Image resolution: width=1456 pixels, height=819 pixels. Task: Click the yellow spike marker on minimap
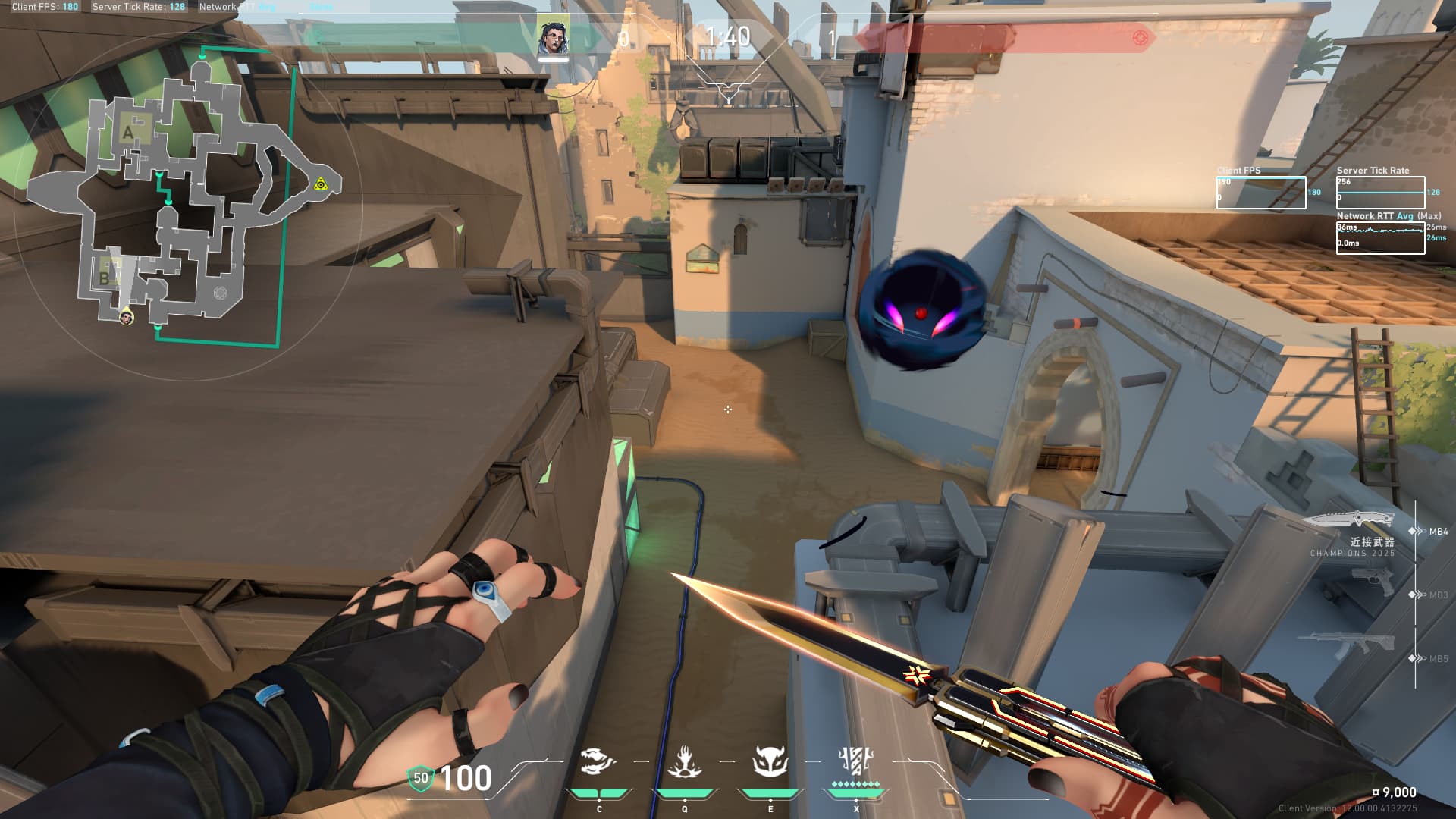321,184
